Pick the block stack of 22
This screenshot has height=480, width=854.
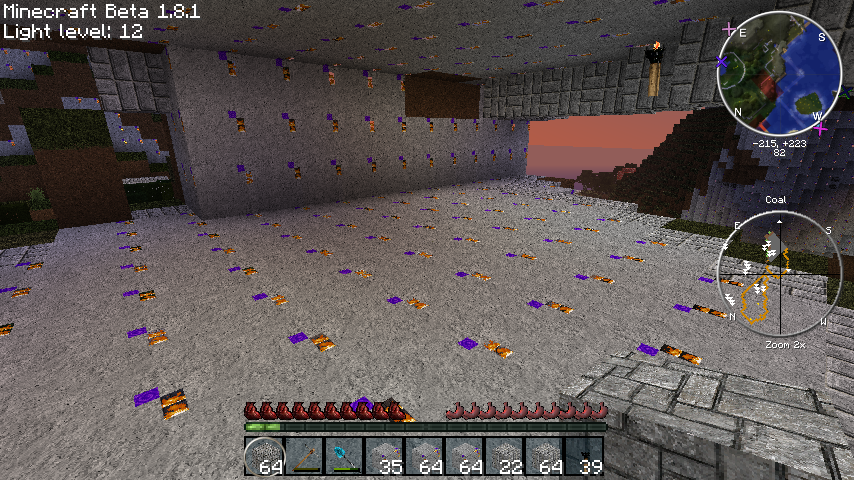click(x=504, y=455)
